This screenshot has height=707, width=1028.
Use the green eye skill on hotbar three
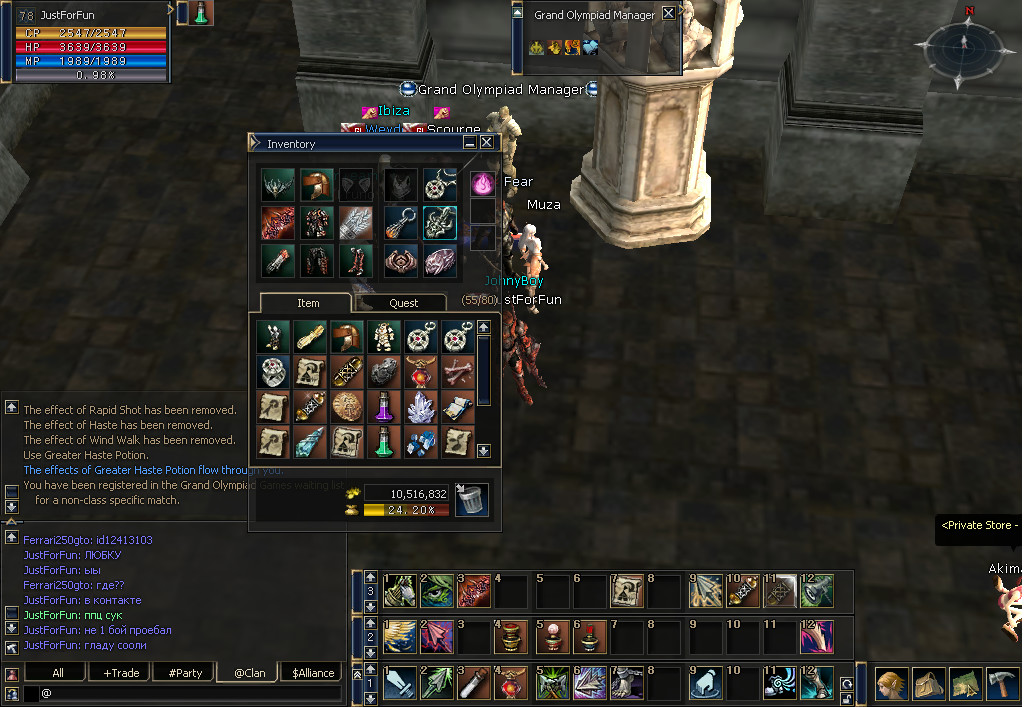(x=437, y=591)
